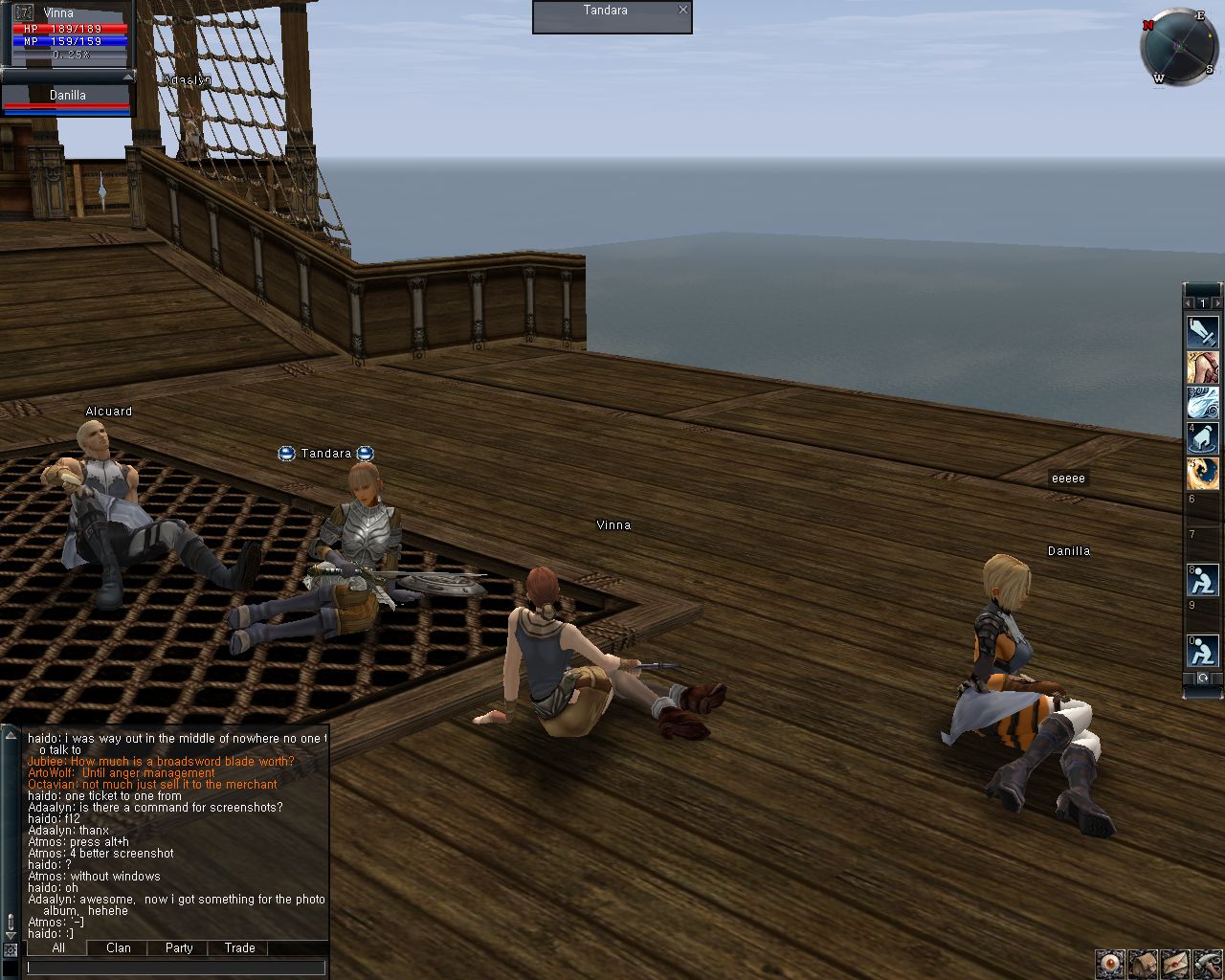This screenshot has height=980, width=1225.
Task: Go to next hotbar page arrow
Action: pyautogui.click(x=1216, y=303)
